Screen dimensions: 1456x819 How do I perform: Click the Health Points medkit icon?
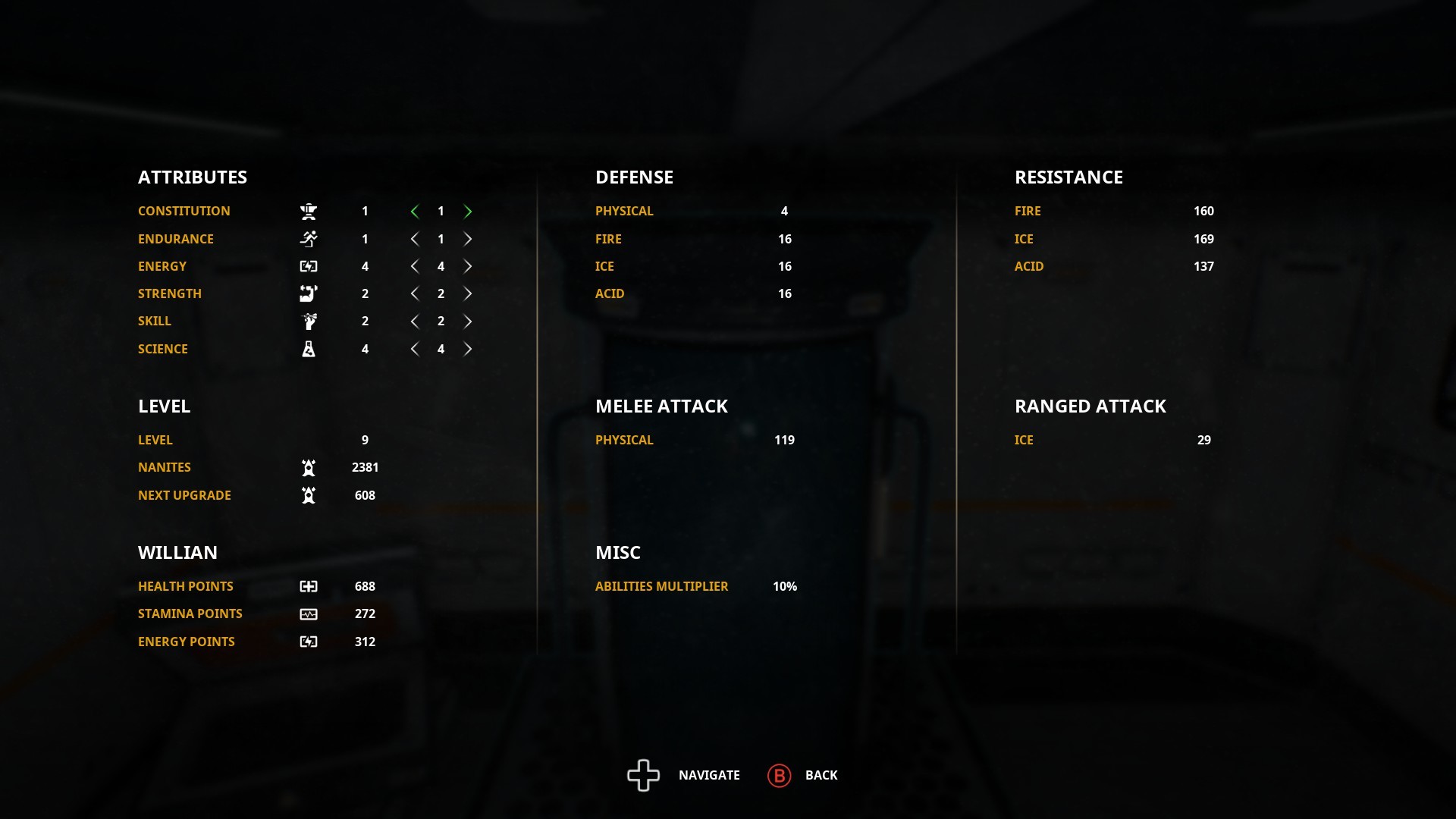[x=309, y=585]
